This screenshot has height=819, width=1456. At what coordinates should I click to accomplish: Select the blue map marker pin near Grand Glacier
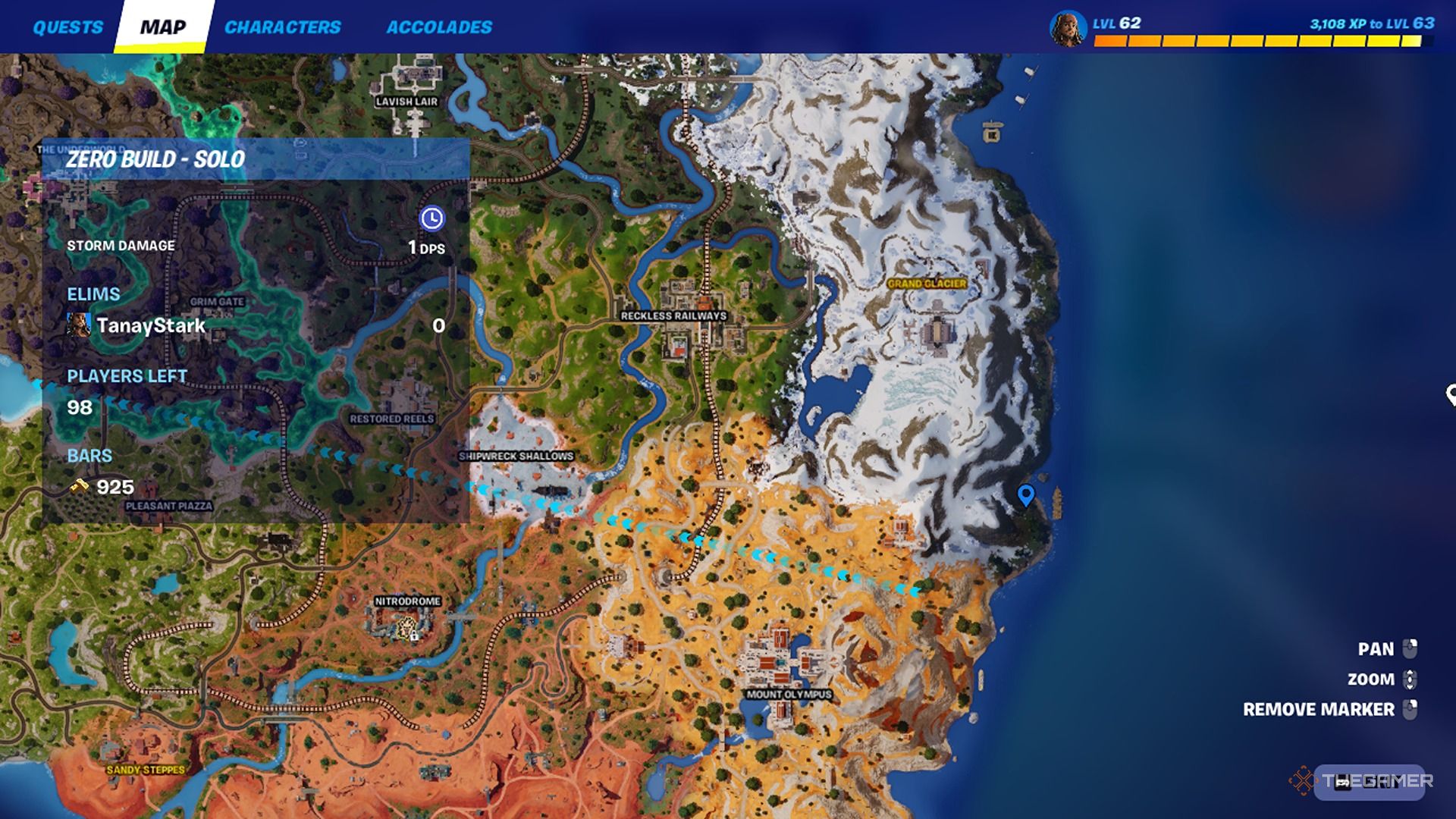pos(1028,496)
